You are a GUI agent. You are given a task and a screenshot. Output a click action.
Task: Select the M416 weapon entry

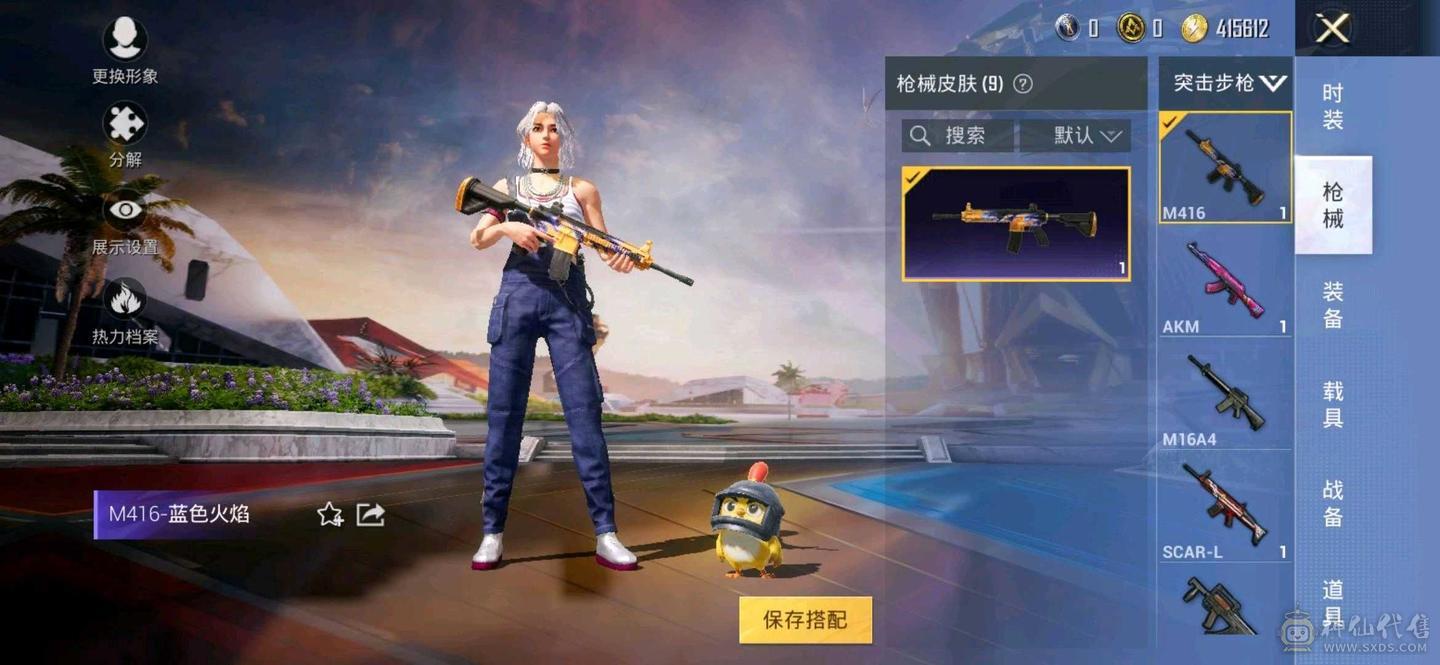pos(1225,167)
